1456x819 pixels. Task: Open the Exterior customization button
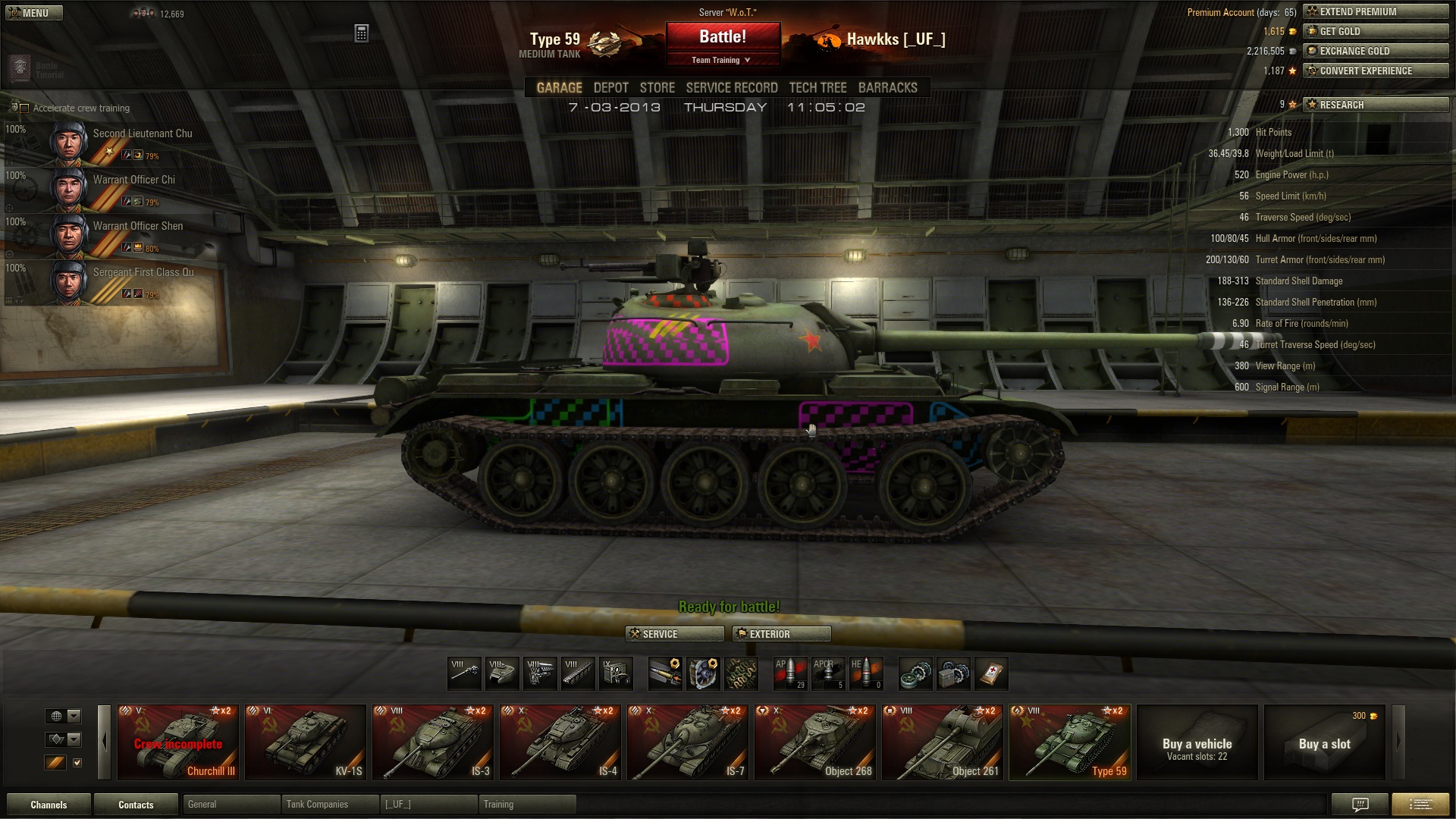(x=781, y=634)
